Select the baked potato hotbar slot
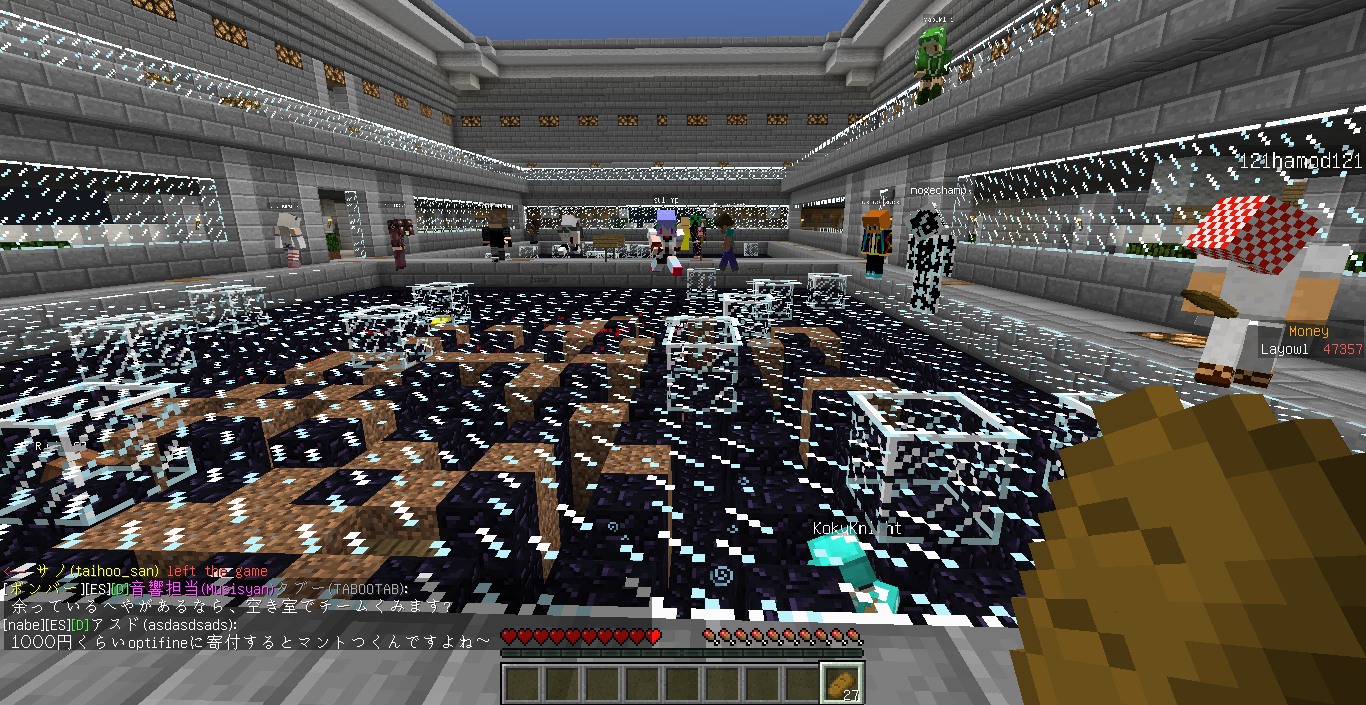1366x705 pixels. tap(841, 683)
